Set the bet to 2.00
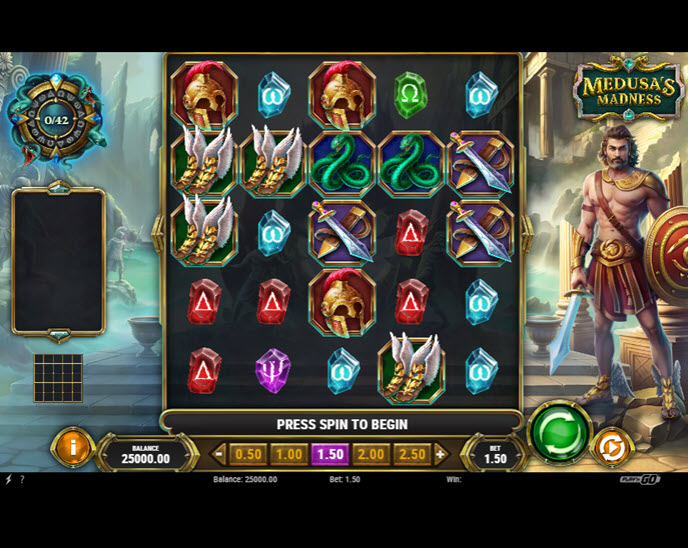The height and width of the screenshot is (548, 688). 371,454
